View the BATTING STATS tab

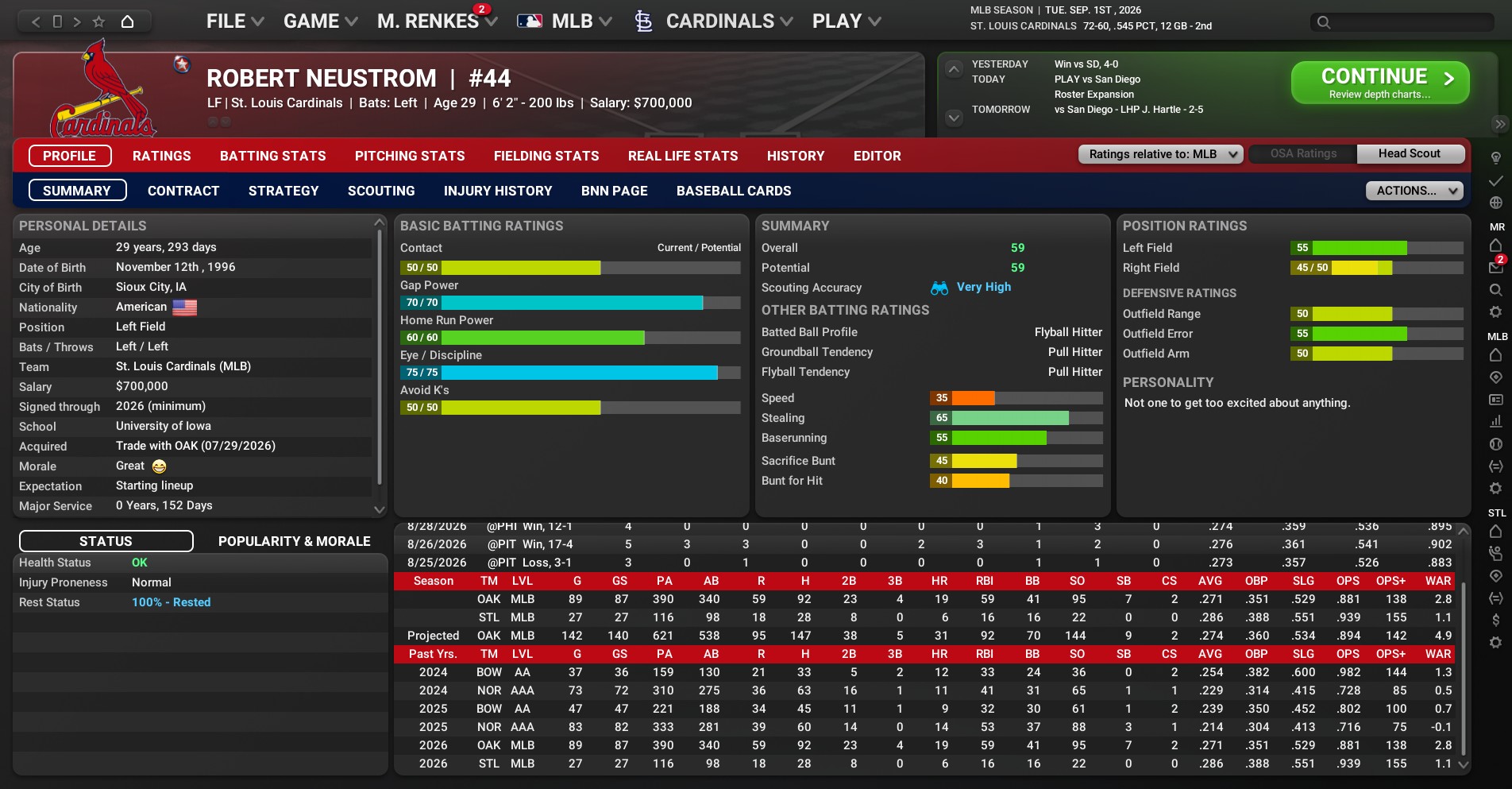pos(272,156)
